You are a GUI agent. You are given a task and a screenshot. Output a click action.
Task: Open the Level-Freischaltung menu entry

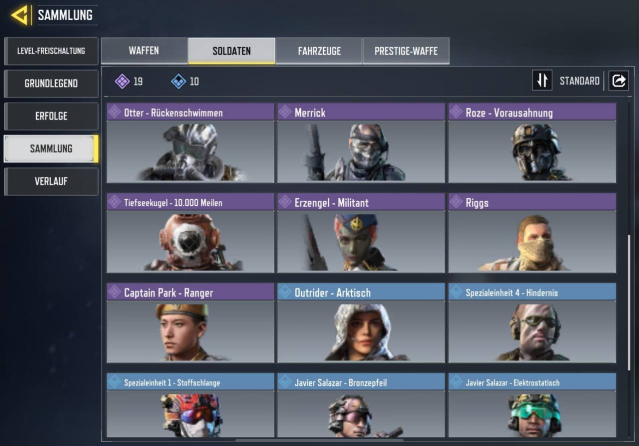click(50, 50)
